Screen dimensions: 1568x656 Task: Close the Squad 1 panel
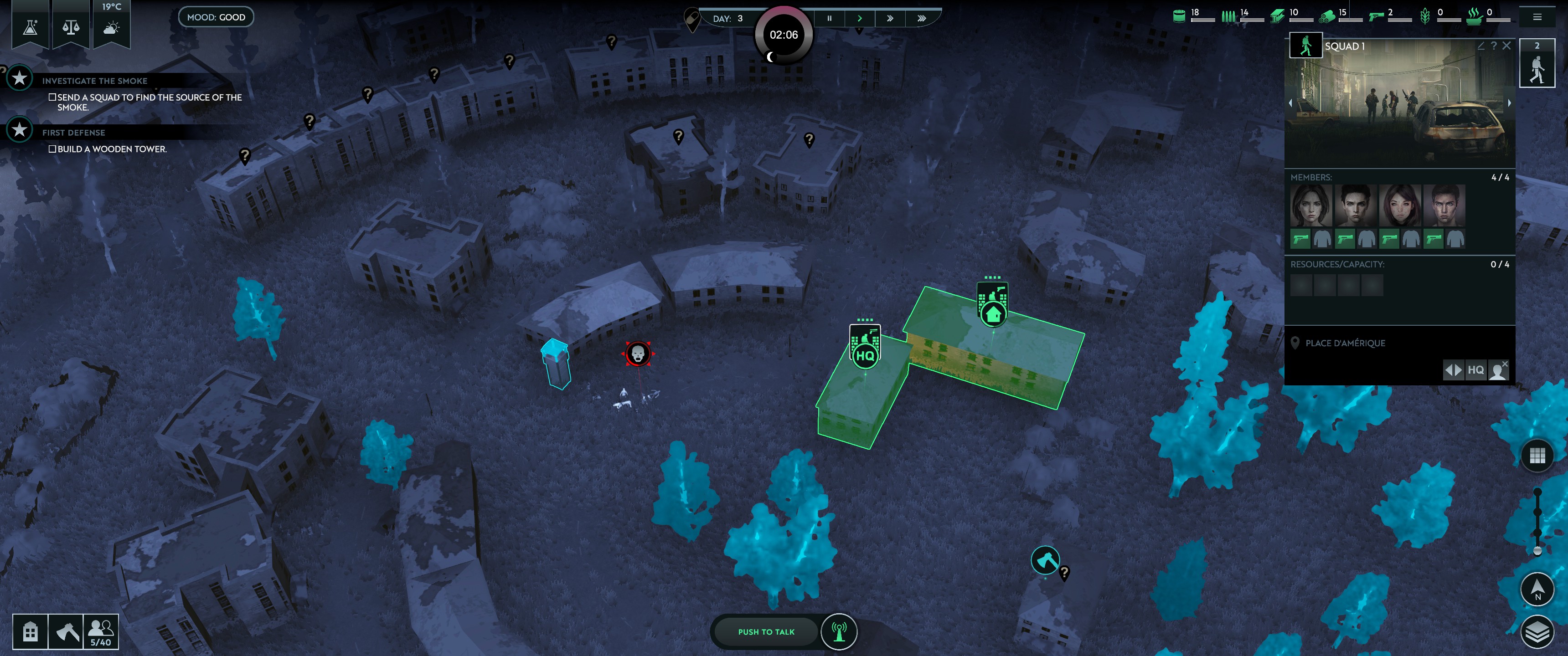(1506, 46)
